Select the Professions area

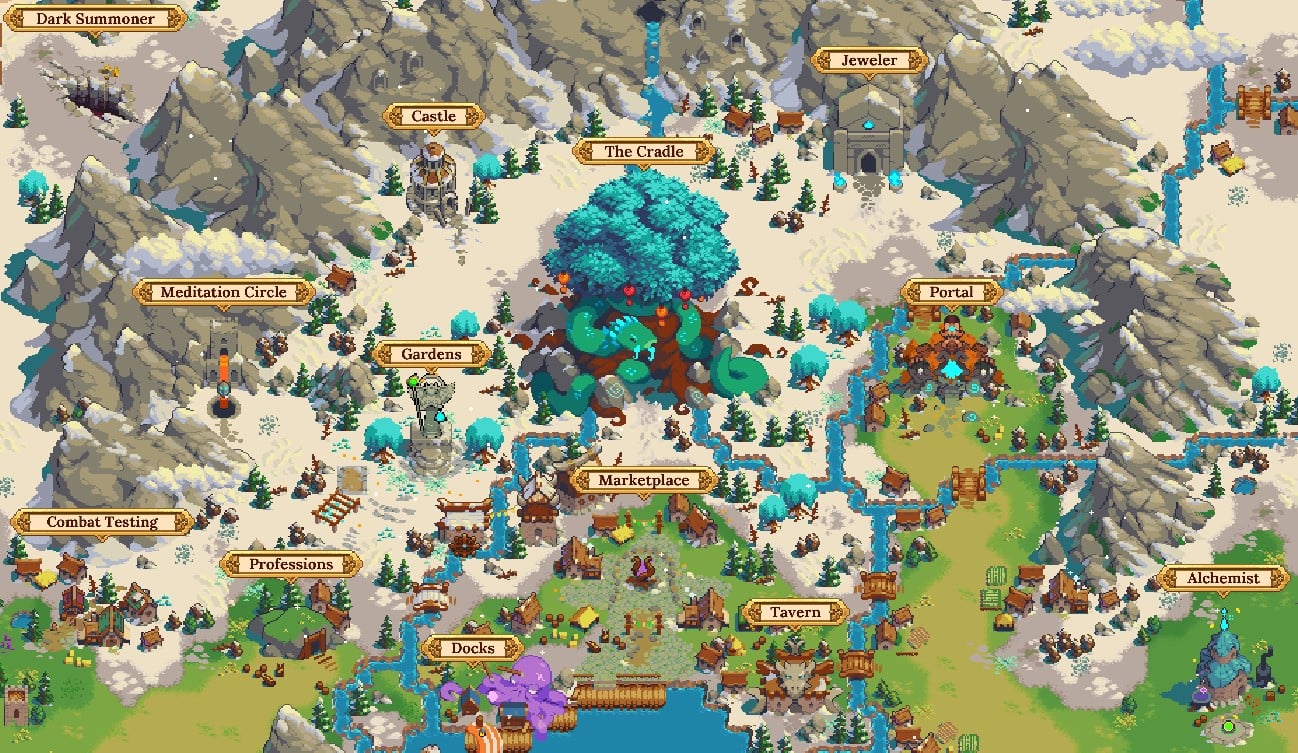(x=291, y=564)
